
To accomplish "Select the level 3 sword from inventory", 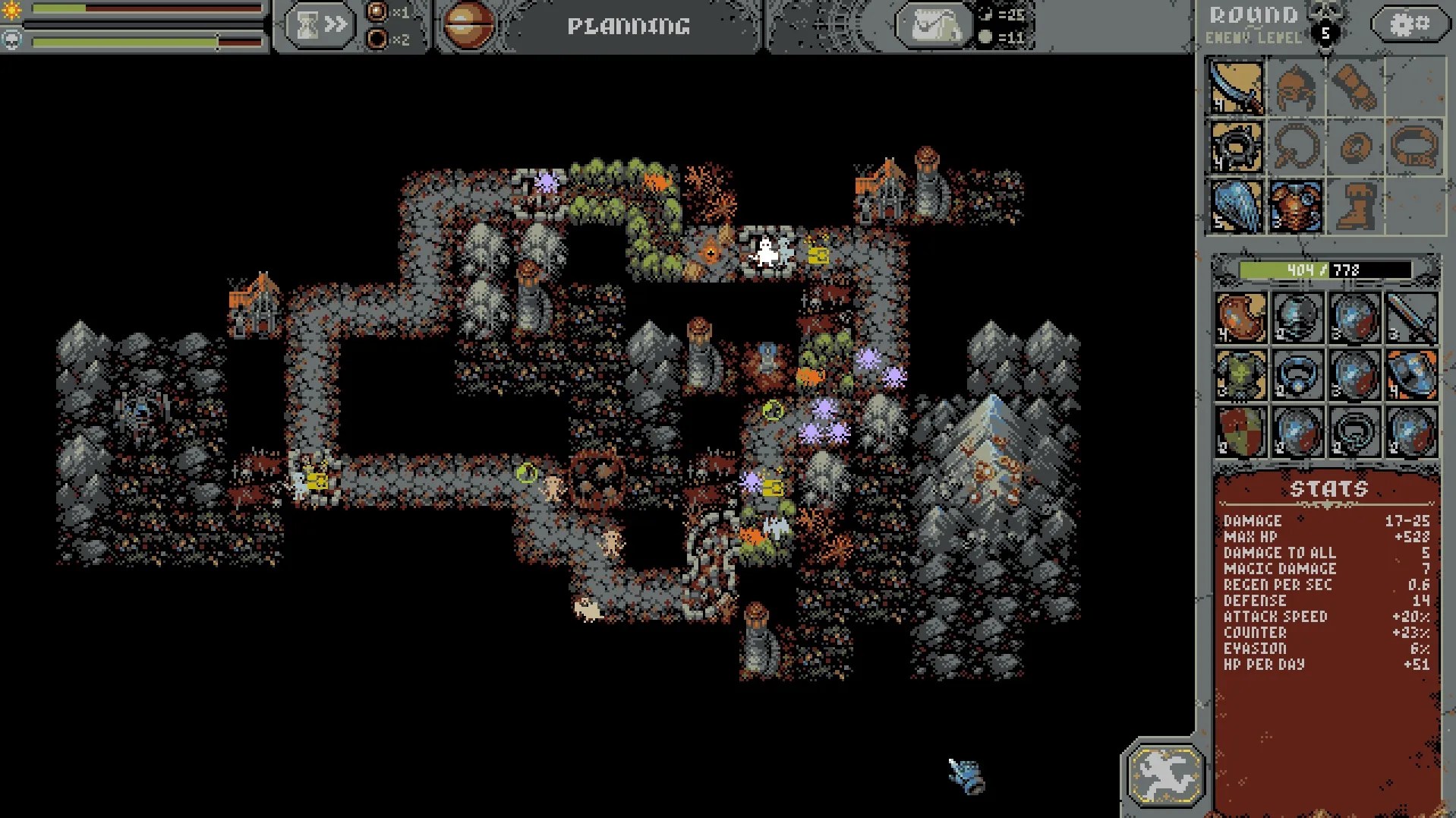I will pyautogui.click(x=1410, y=317).
